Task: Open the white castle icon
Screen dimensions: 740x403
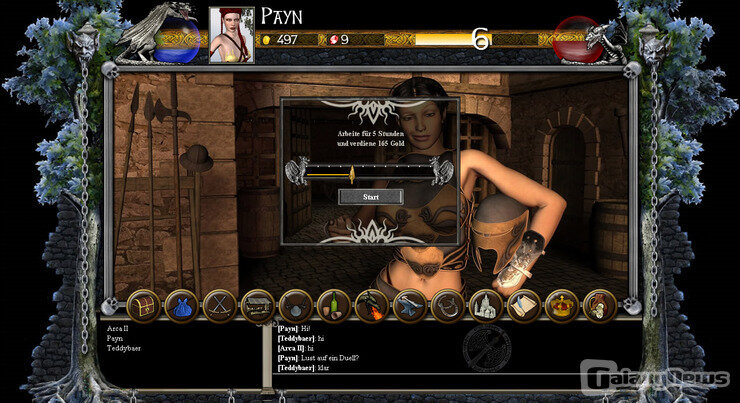Action: click(485, 306)
